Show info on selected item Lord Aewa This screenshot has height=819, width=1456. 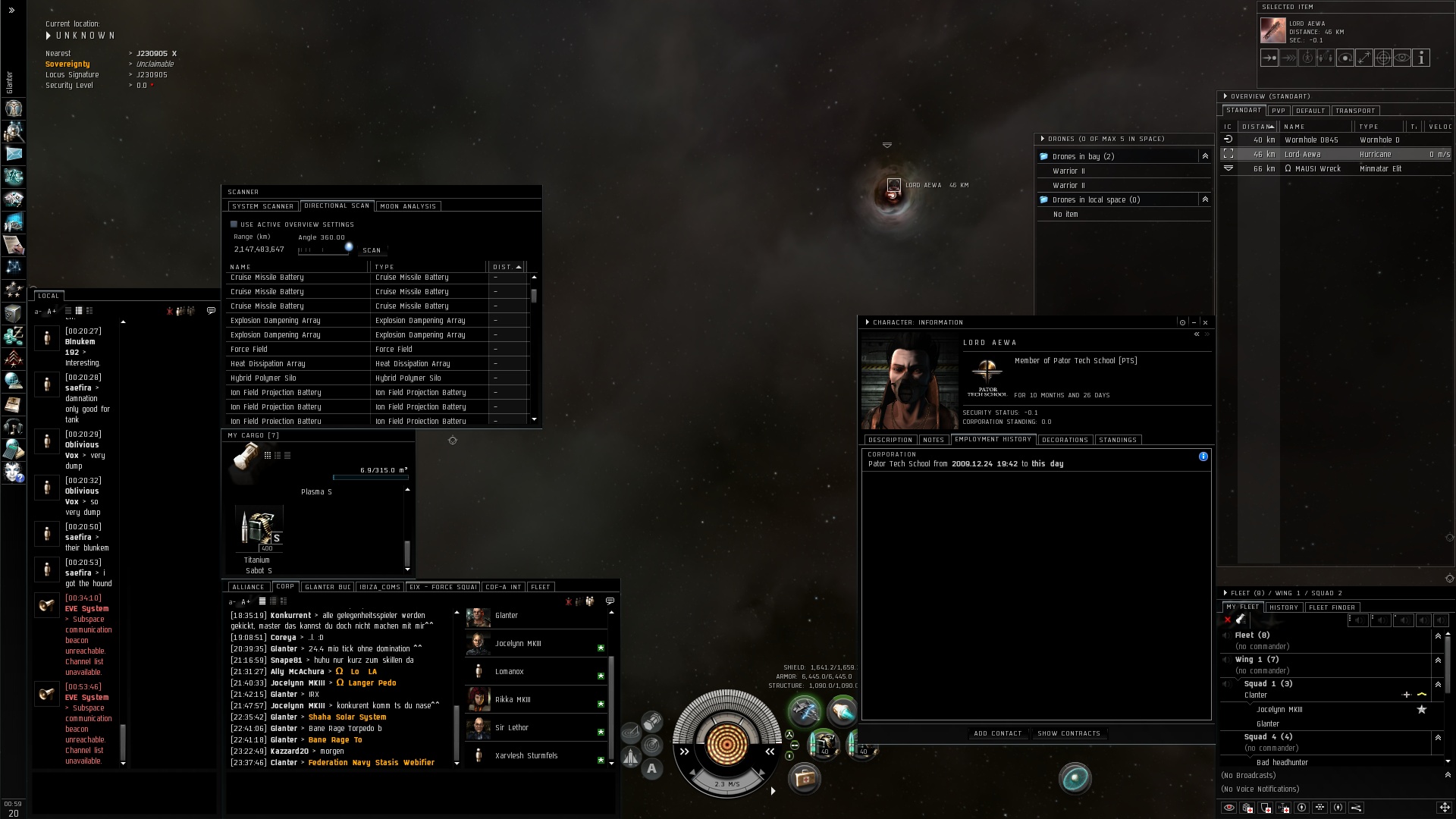point(1421,58)
